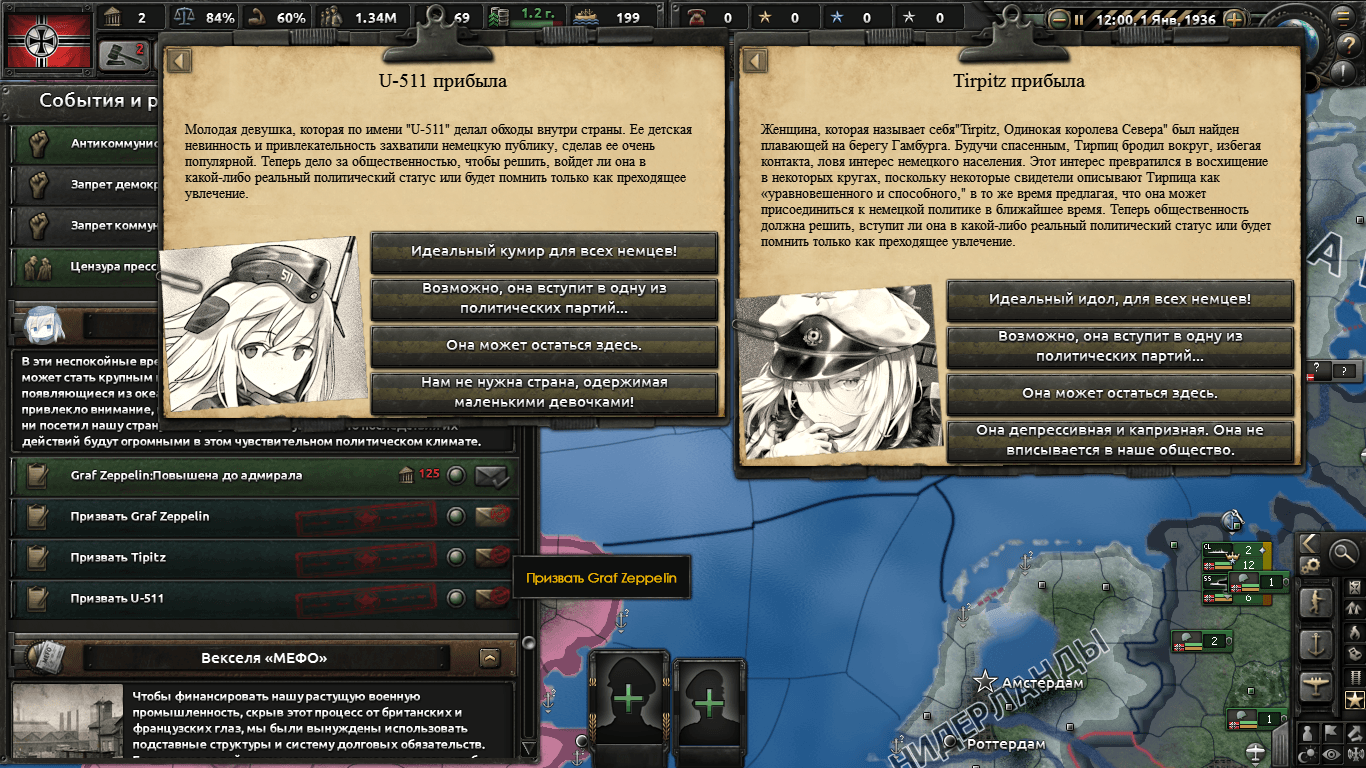Open the airplane air forces button

[x=1315, y=685]
